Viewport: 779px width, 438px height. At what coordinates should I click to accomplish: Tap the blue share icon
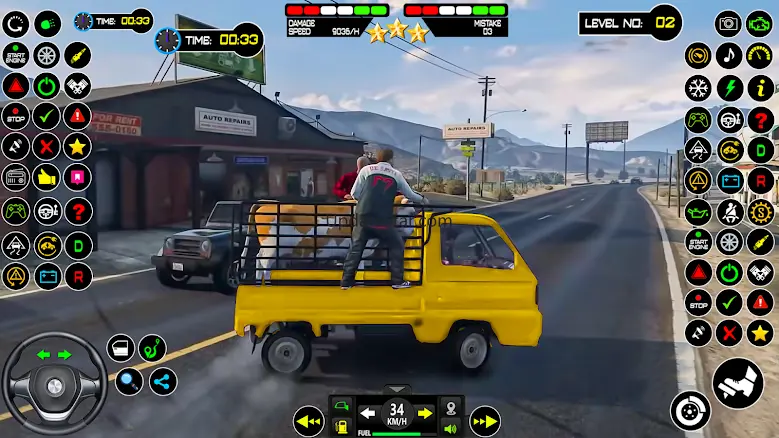coord(163,381)
